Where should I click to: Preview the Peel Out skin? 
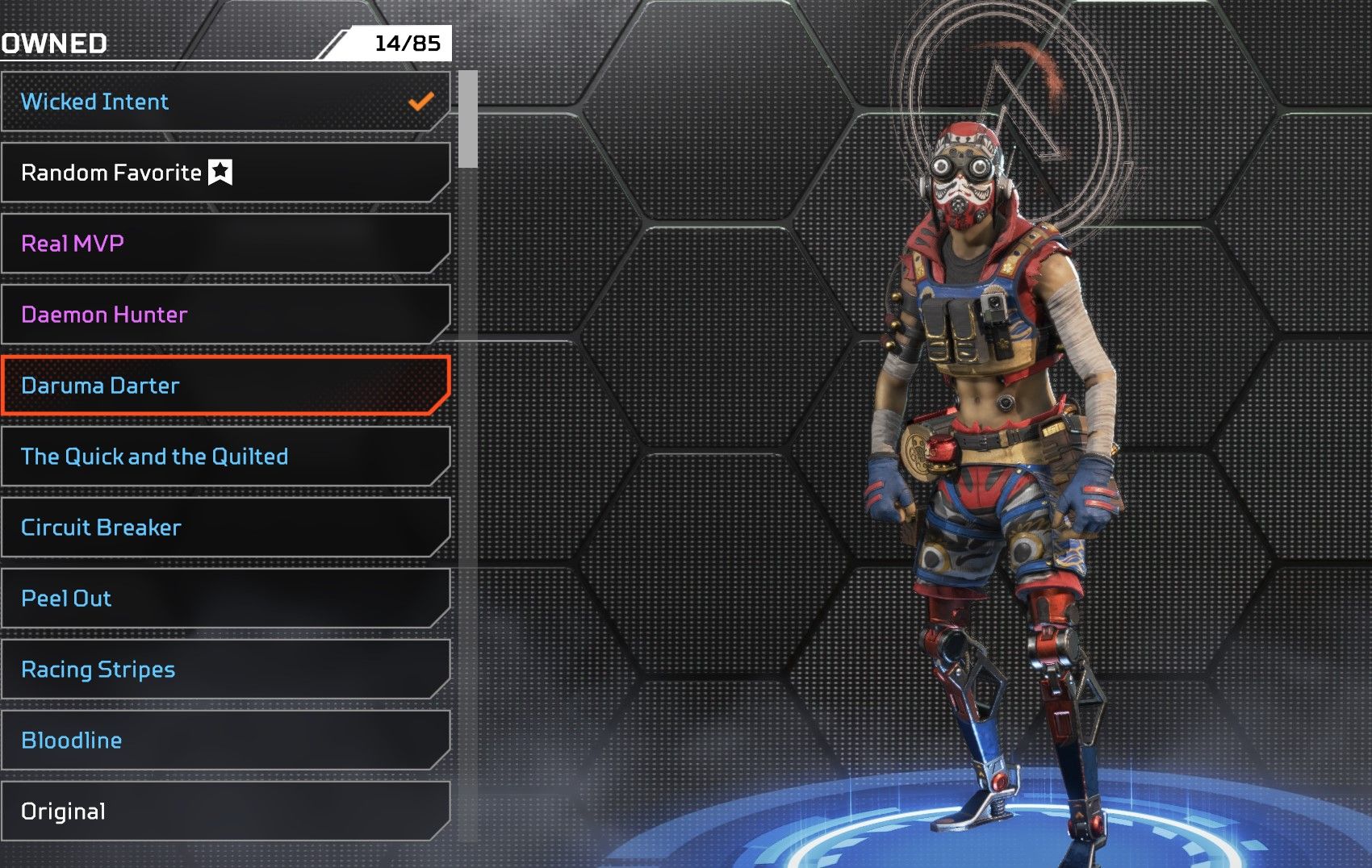224,599
